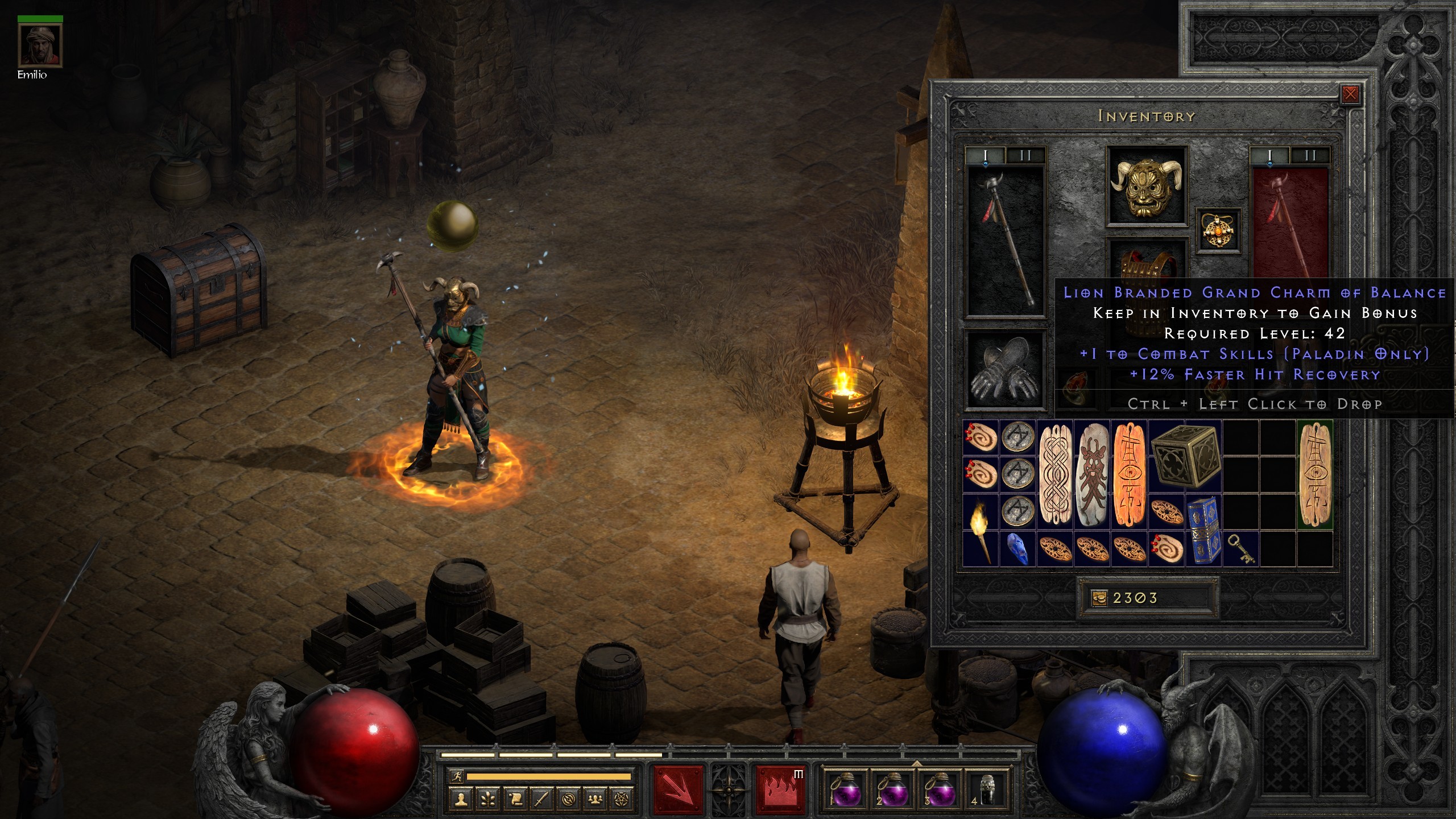Screen dimensions: 1456x819
Task: Close the Inventory with the red X
Action: [1351, 94]
